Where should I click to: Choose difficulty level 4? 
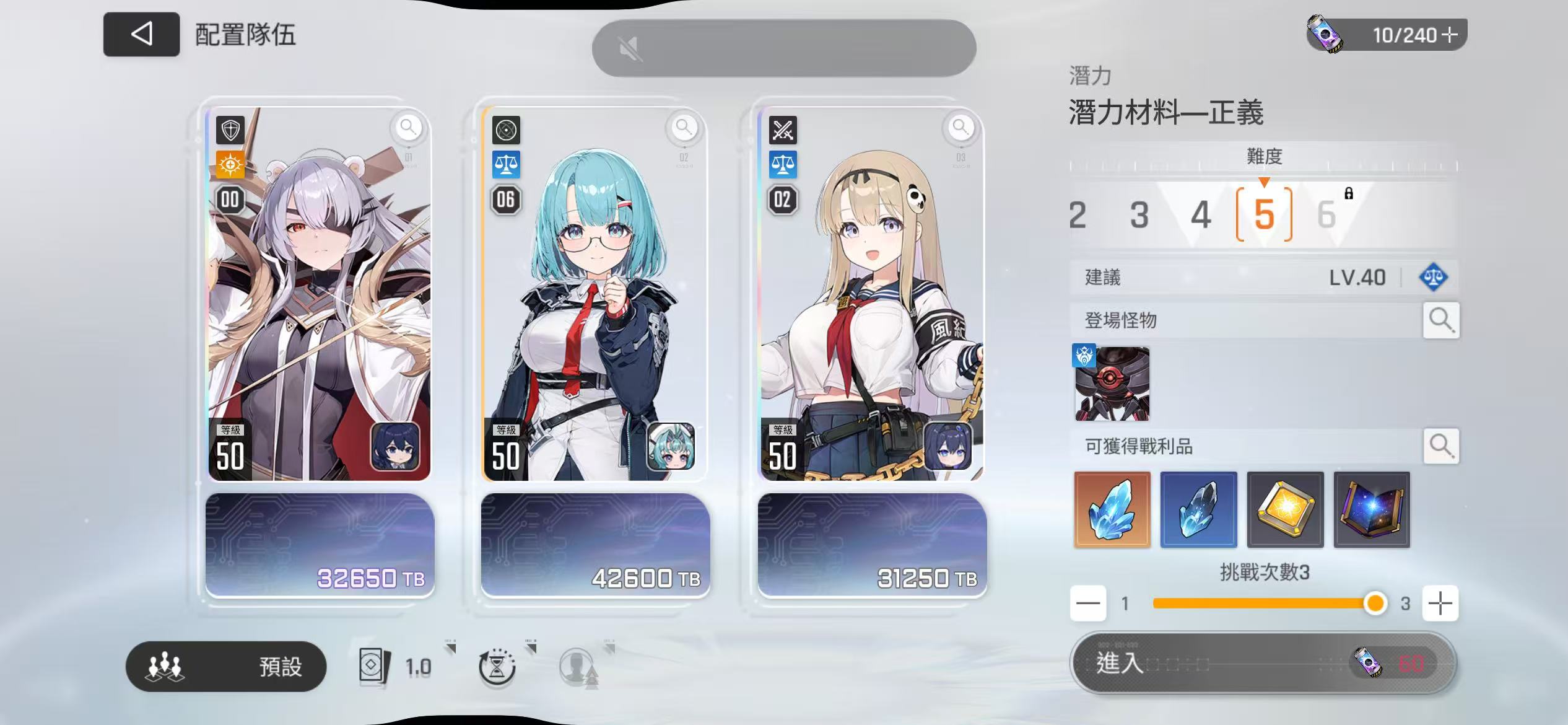(1200, 215)
